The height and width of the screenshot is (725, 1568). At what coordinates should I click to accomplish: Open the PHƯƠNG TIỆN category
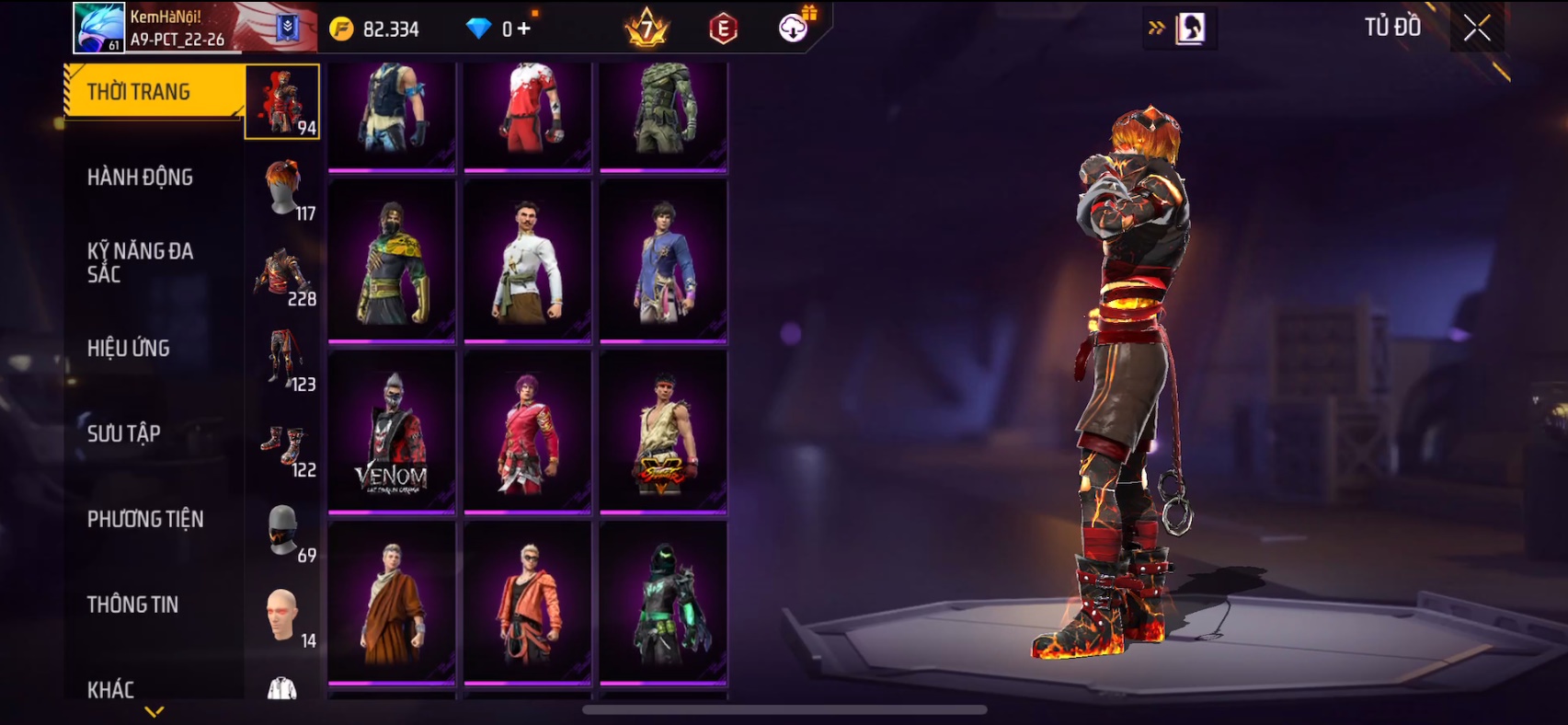tap(145, 519)
